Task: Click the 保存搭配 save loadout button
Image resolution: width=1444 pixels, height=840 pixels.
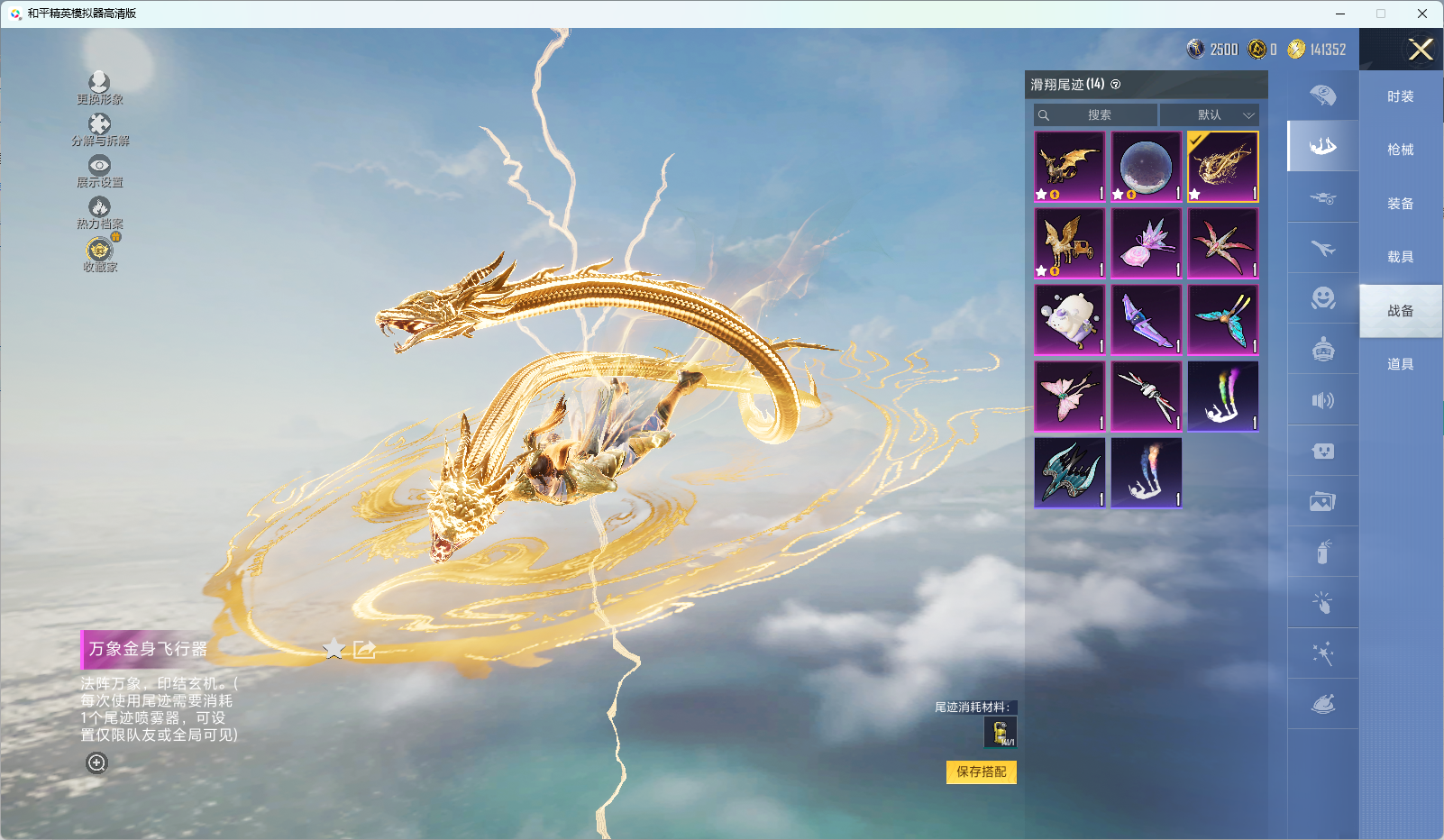Action: (x=981, y=772)
